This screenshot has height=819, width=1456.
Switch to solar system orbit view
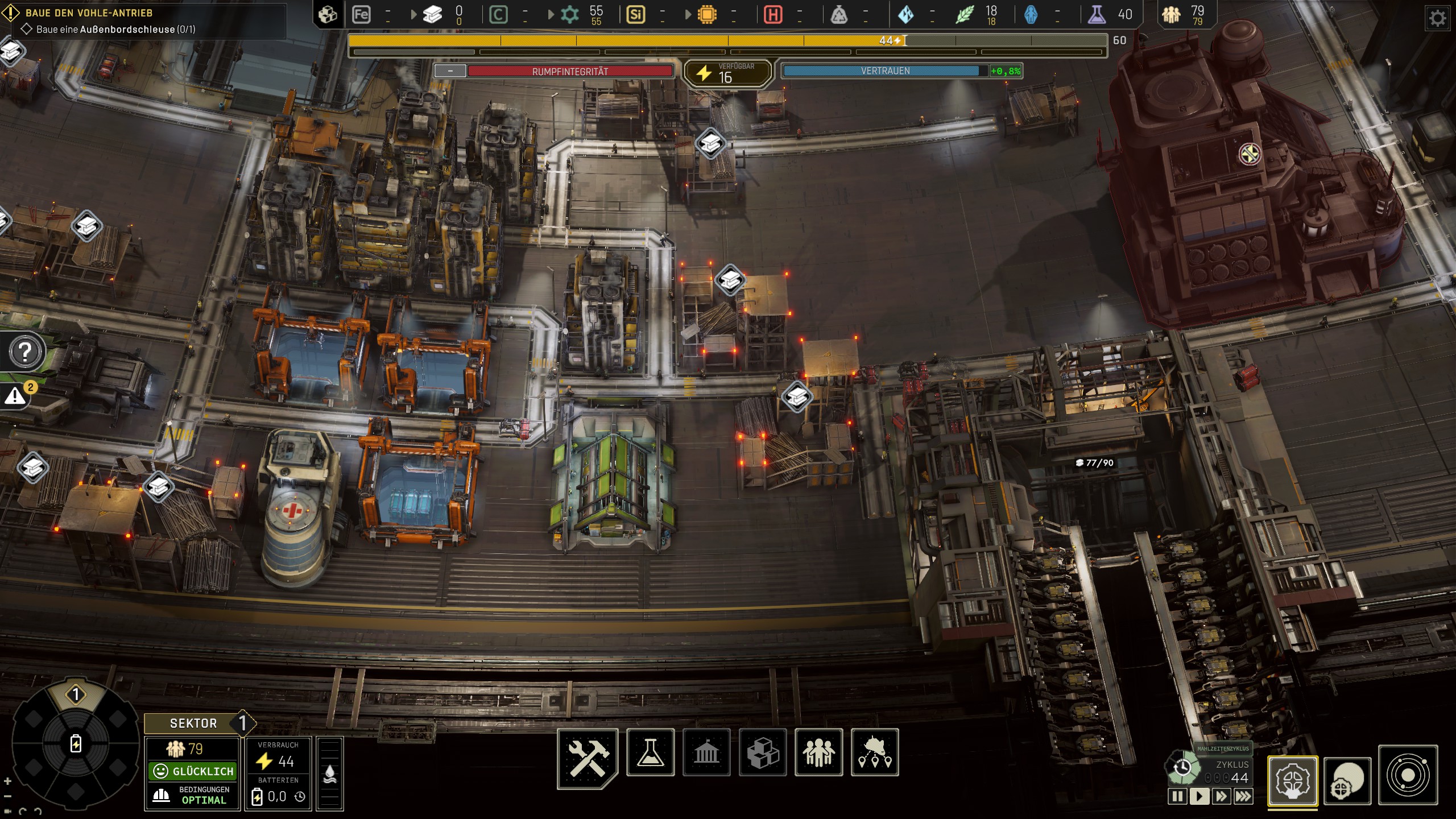1408,776
